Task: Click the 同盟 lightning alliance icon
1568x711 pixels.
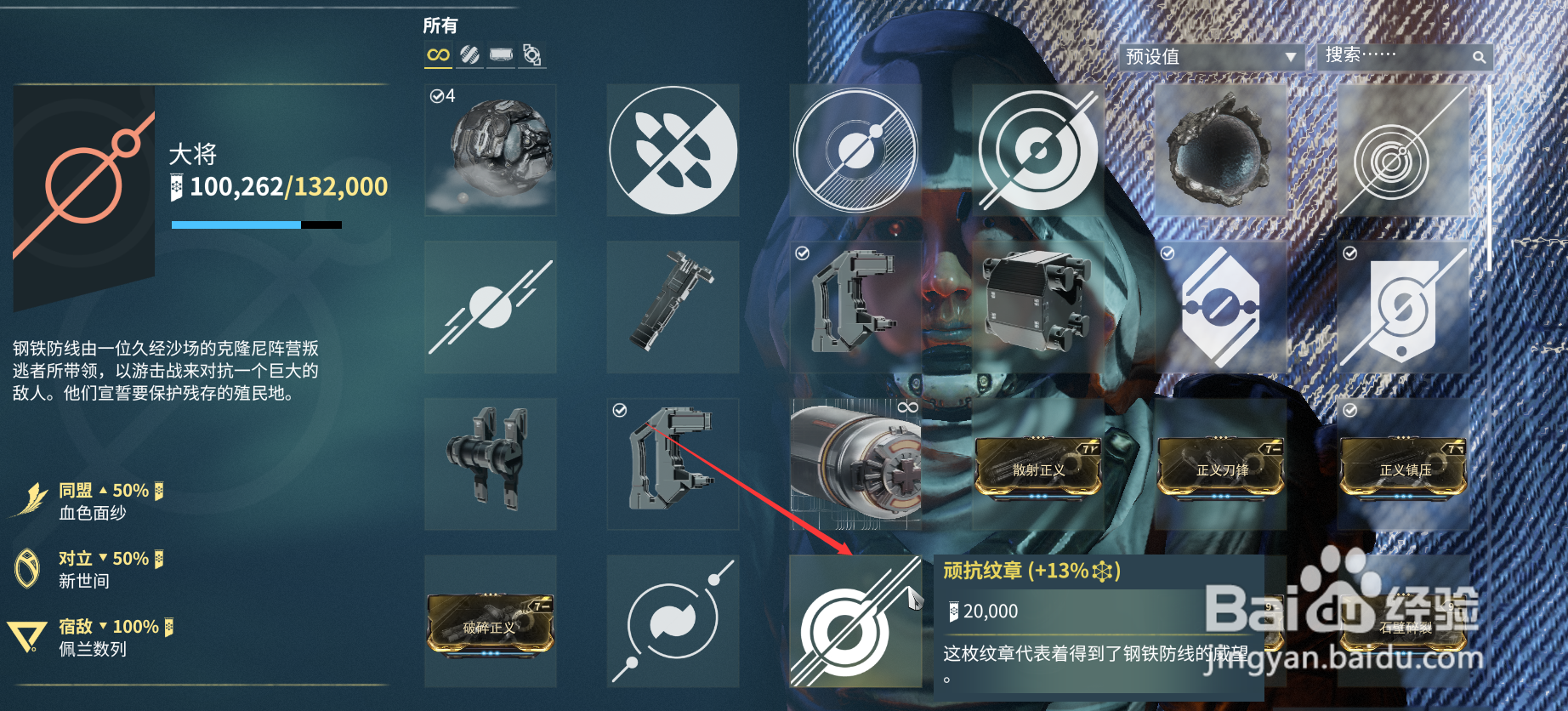Action: [31, 493]
